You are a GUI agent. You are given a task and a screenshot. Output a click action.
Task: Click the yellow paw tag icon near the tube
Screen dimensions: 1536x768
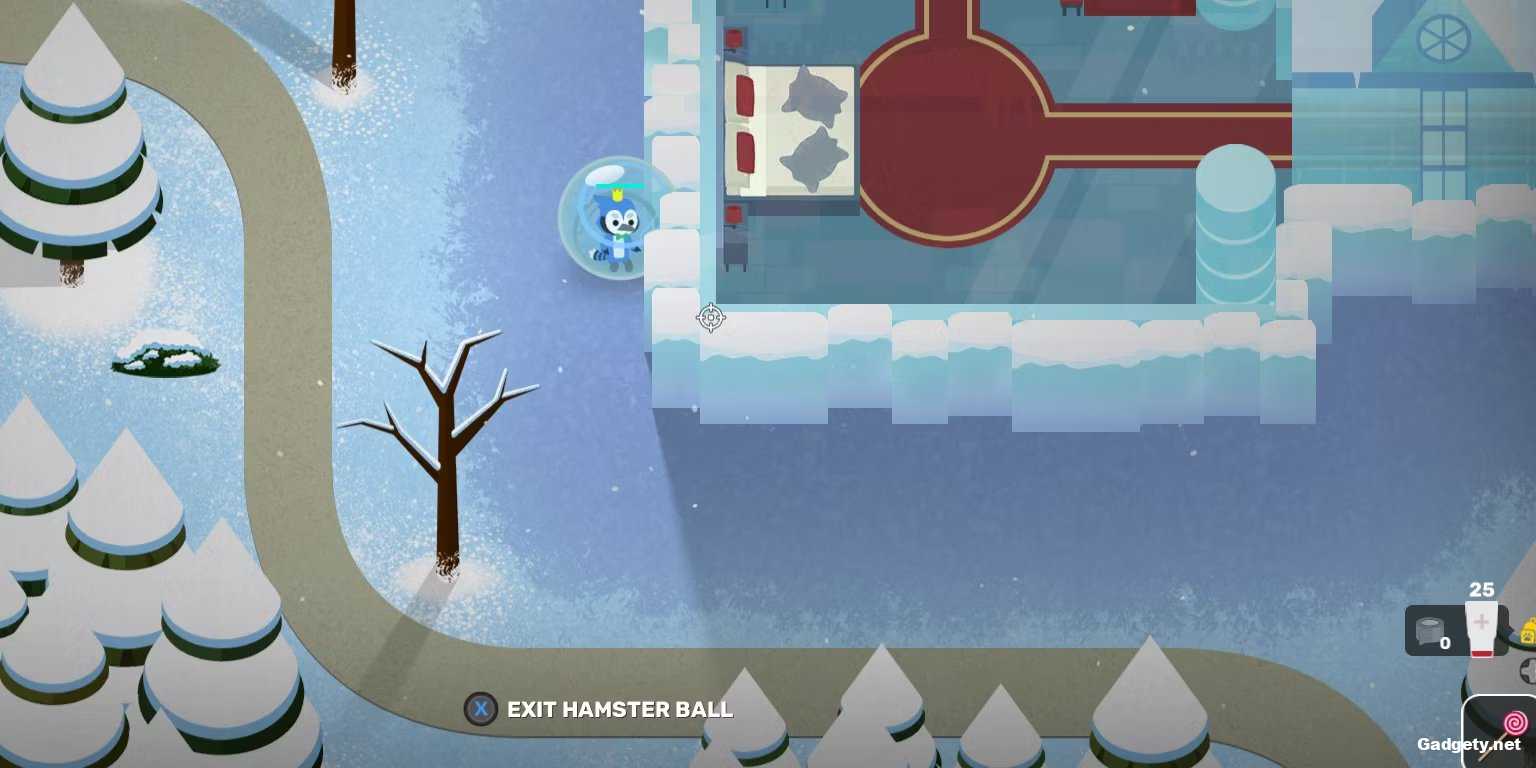click(x=1528, y=632)
